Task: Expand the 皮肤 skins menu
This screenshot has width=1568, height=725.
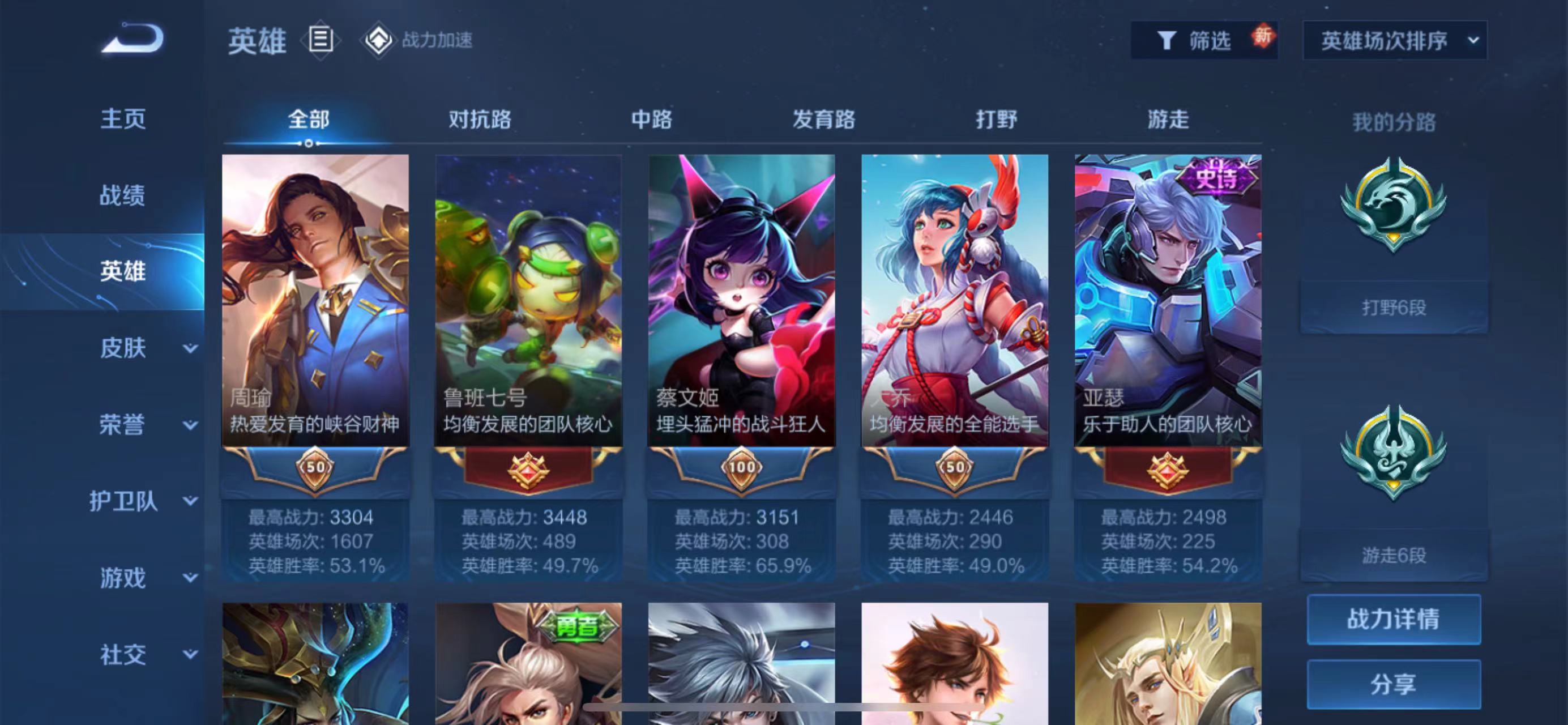Action: coord(146,348)
